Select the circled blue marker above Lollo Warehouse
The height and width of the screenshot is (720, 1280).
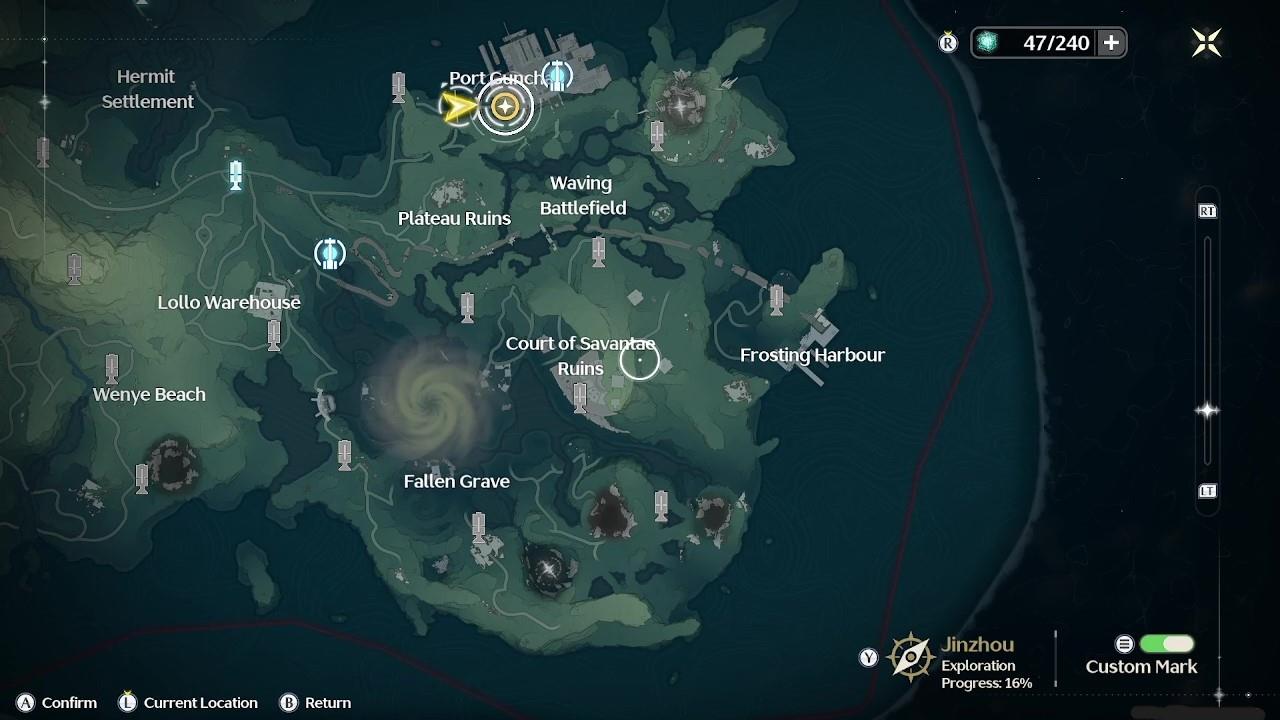click(x=330, y=253)
